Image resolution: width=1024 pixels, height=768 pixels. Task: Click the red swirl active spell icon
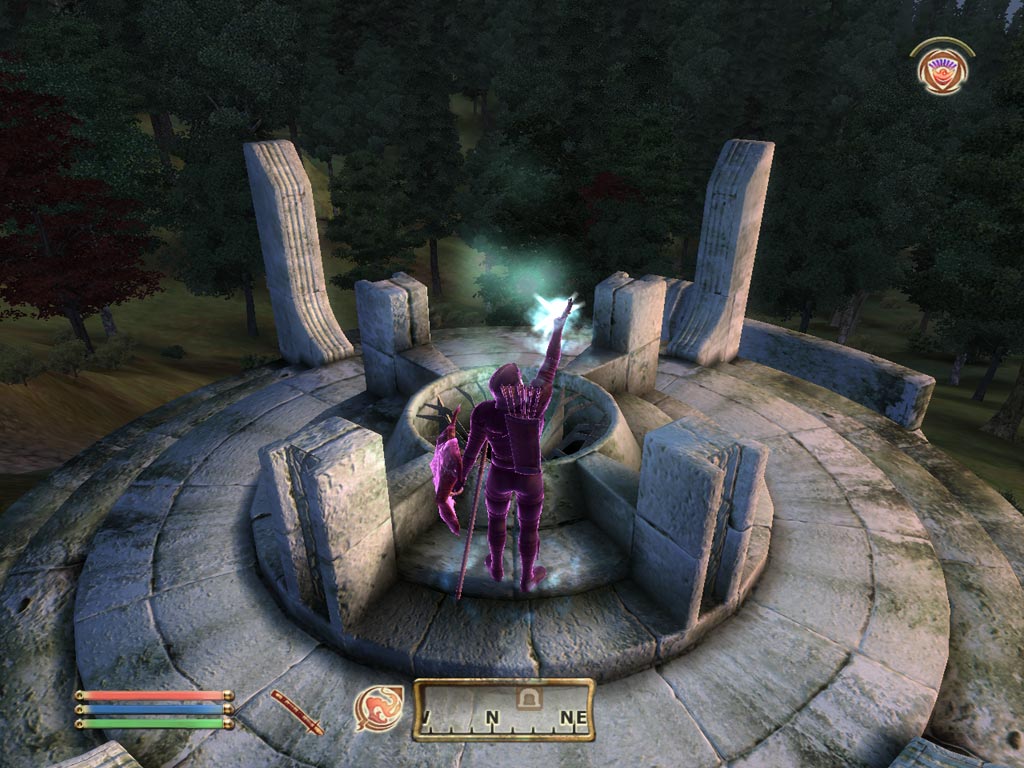pyautogui.click(x=380, y=708)
